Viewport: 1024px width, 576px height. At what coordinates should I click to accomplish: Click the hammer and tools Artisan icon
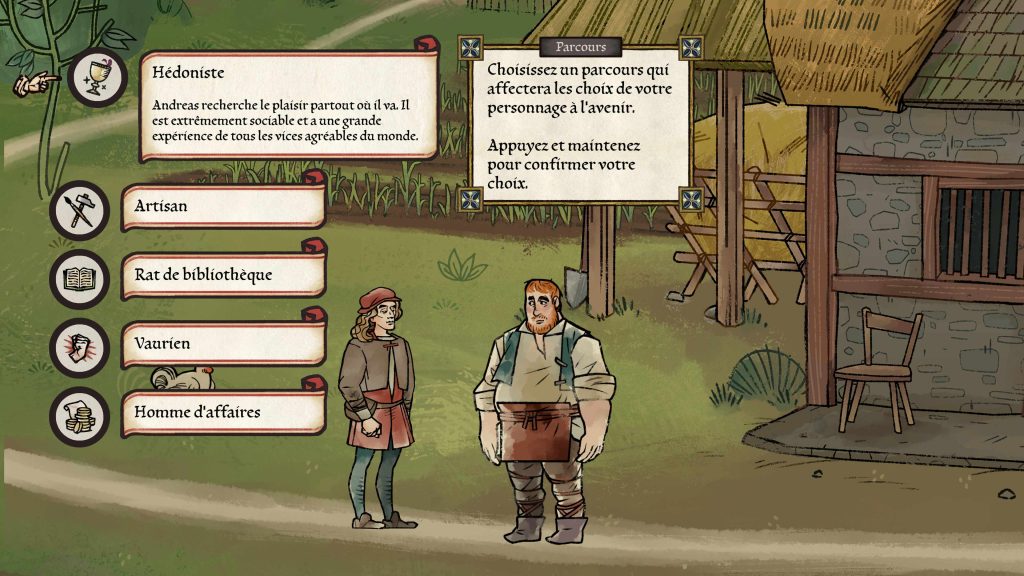[x=79, y=210]
